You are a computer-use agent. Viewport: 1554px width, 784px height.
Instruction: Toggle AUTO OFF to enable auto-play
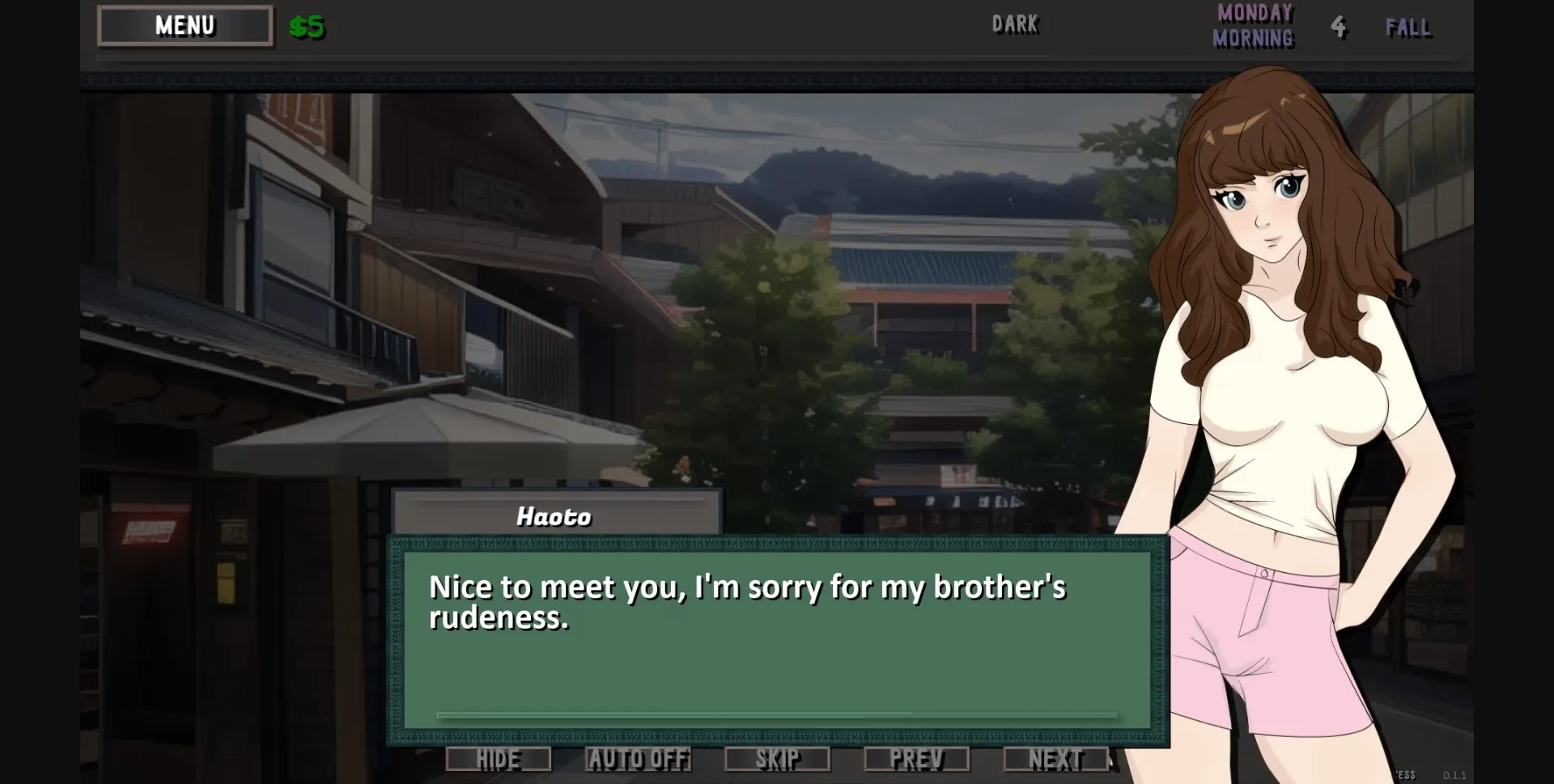(x=639, y=759)
